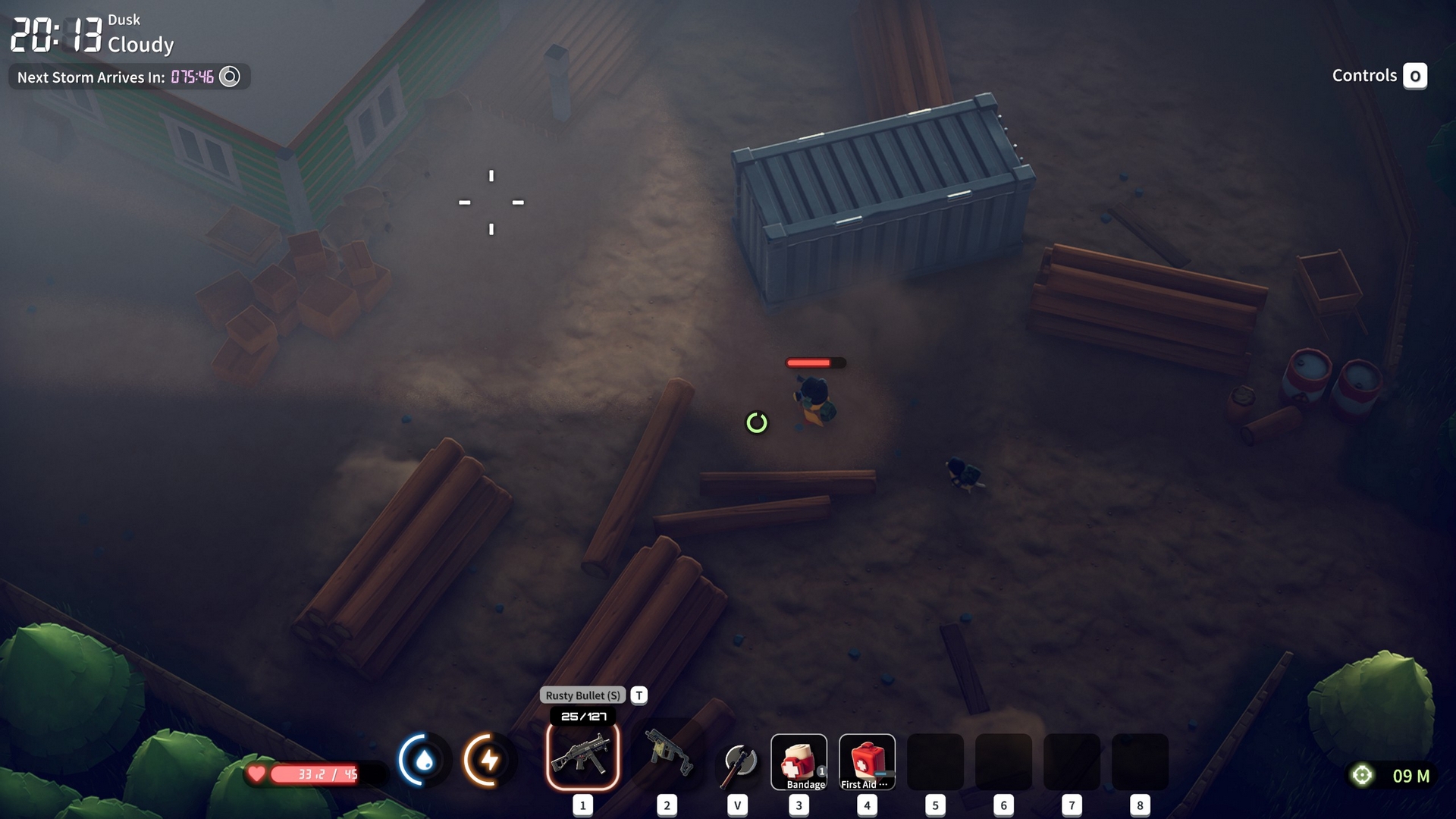Select the submachine gun in weapon slot 1
Screen dimensions: 1456x819
(x=582, y=757)
